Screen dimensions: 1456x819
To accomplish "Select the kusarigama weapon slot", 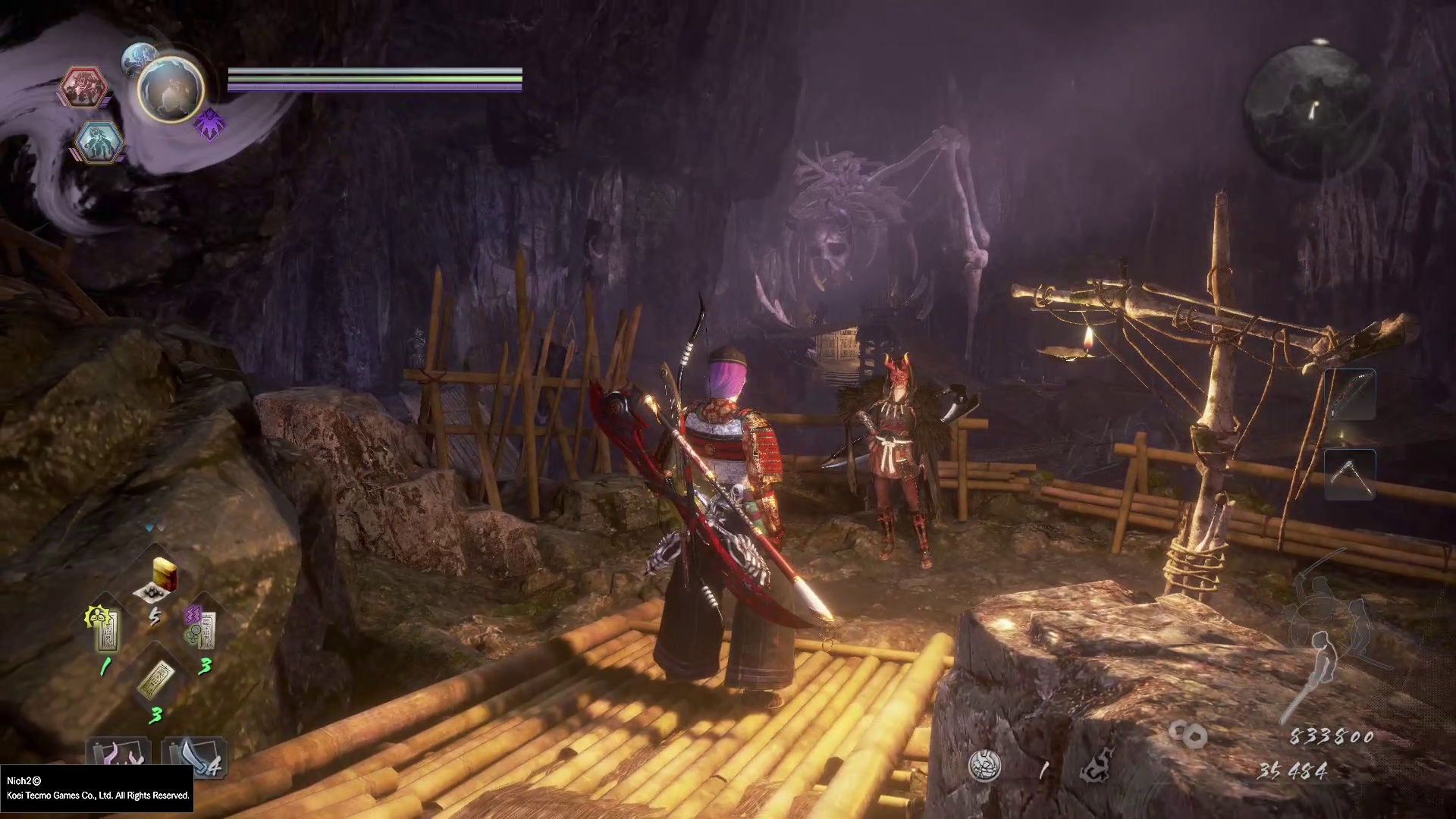I will click(1350, 475).
